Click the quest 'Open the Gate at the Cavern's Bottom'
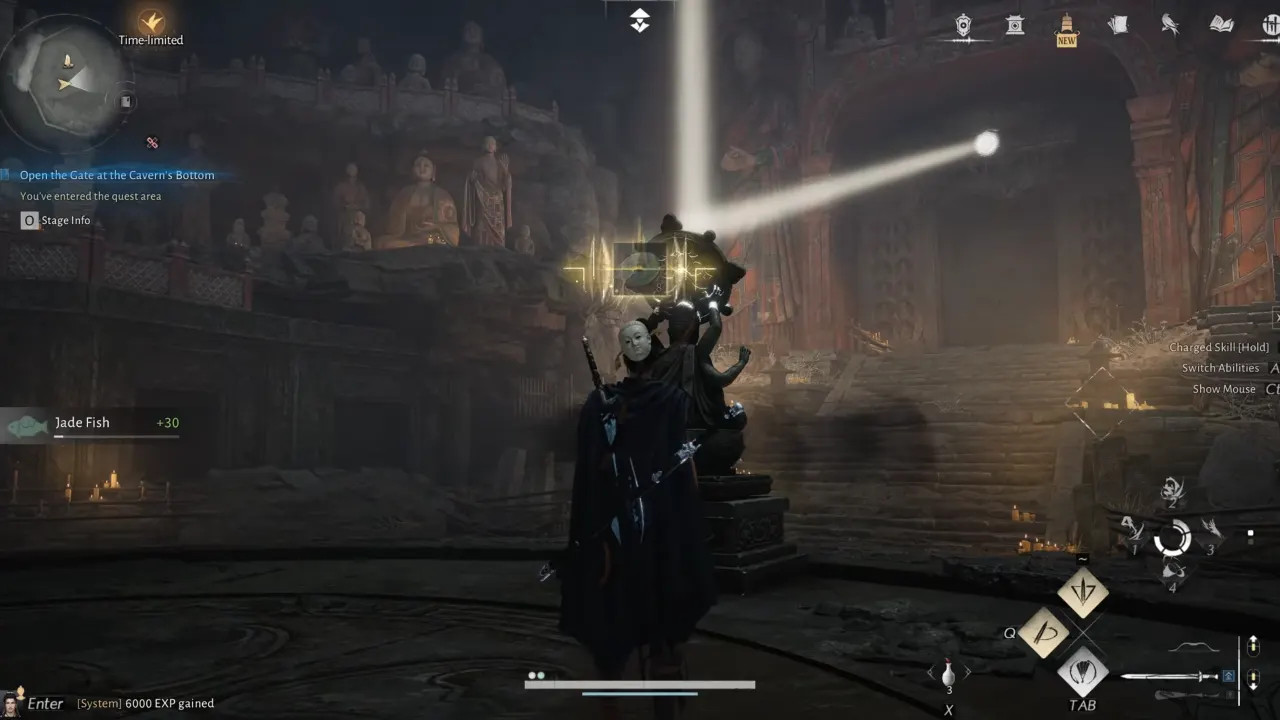 [116, 175]
